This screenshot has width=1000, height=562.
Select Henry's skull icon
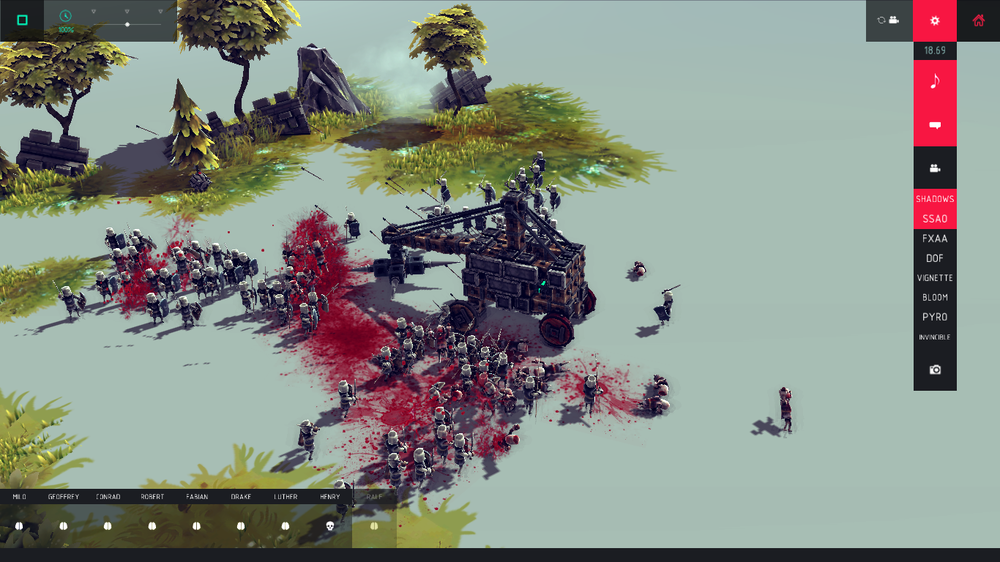click(x=329, y=525)
